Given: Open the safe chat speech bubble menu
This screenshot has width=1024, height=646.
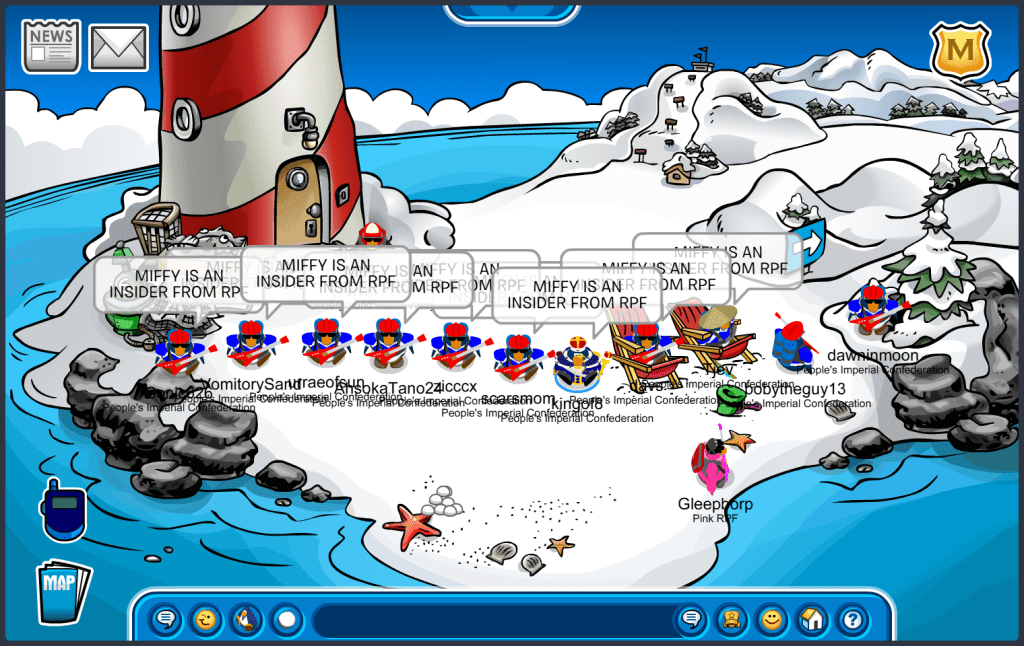Looking at the screenshot, I should click(x=167, y=620).
